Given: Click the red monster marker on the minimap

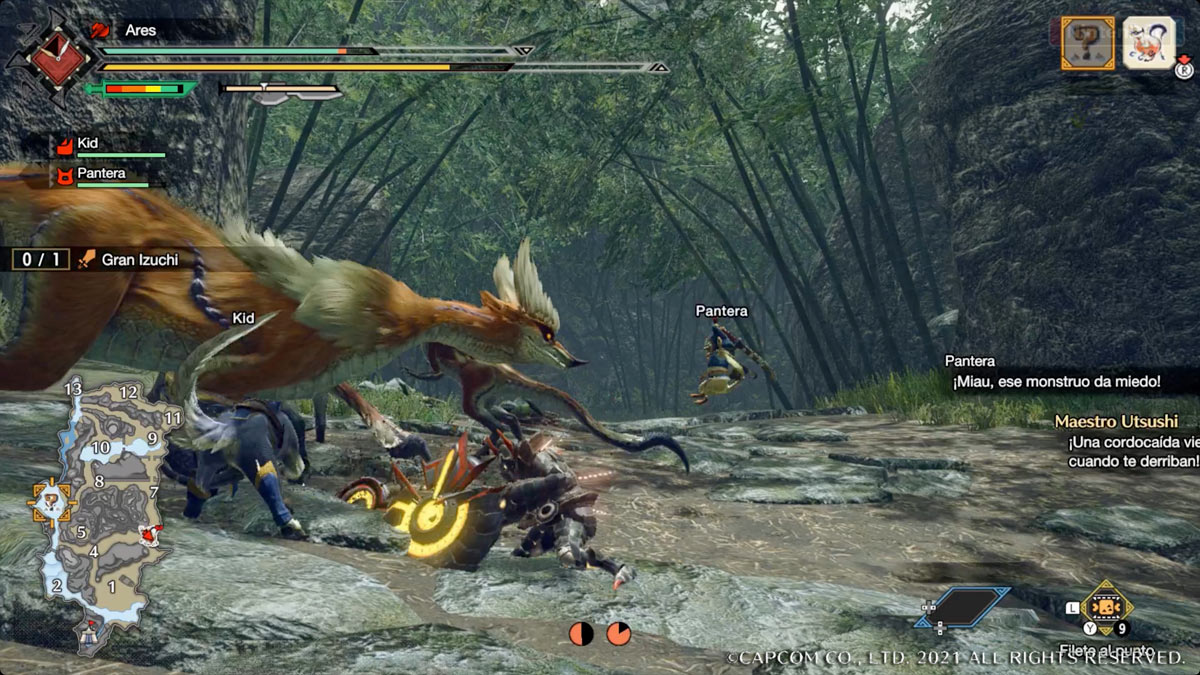Looking at the screenshot, I should pyautogui.click(x=151, y=536).
